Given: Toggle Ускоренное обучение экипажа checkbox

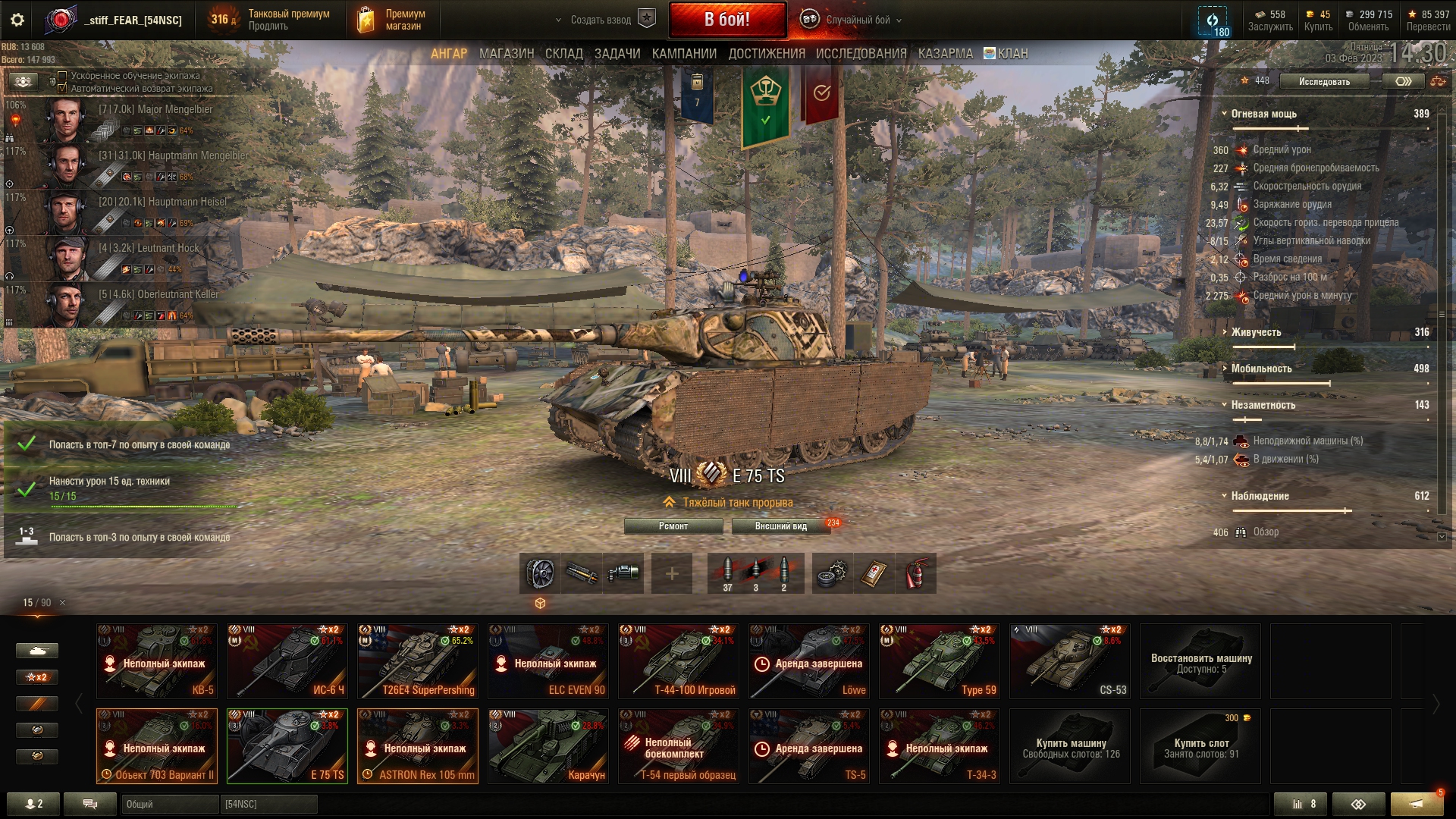Looking at the screenshot, I should (63, 76).
